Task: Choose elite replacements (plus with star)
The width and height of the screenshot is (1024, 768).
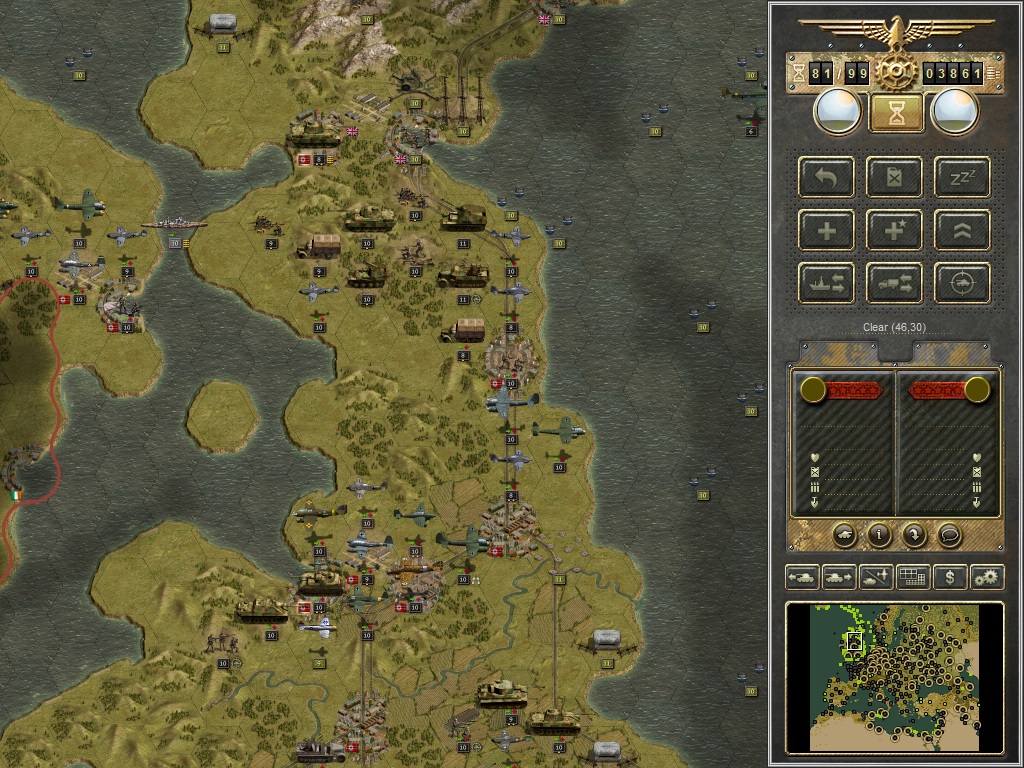Action: (896, 231)
